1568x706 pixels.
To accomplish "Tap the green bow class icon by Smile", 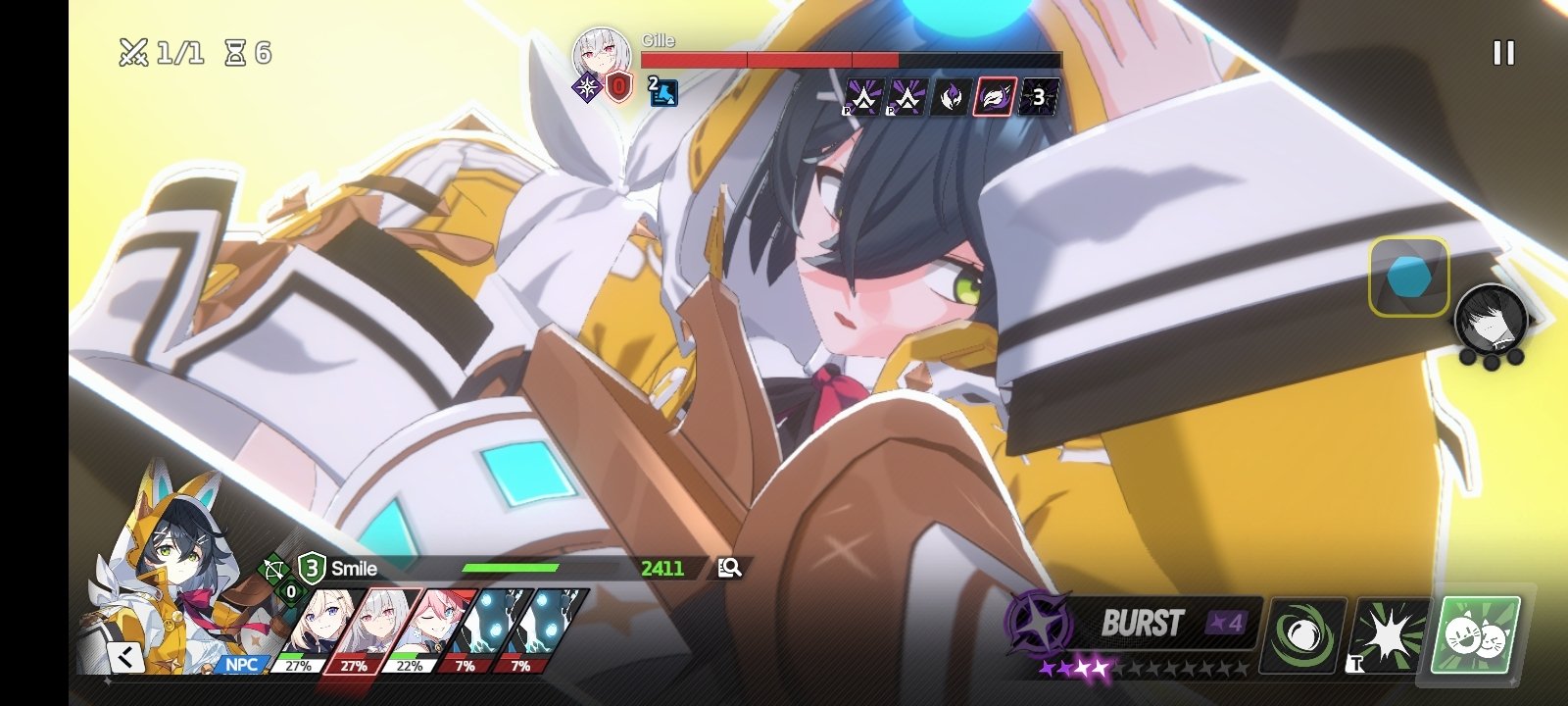I will tap(273, 569).
